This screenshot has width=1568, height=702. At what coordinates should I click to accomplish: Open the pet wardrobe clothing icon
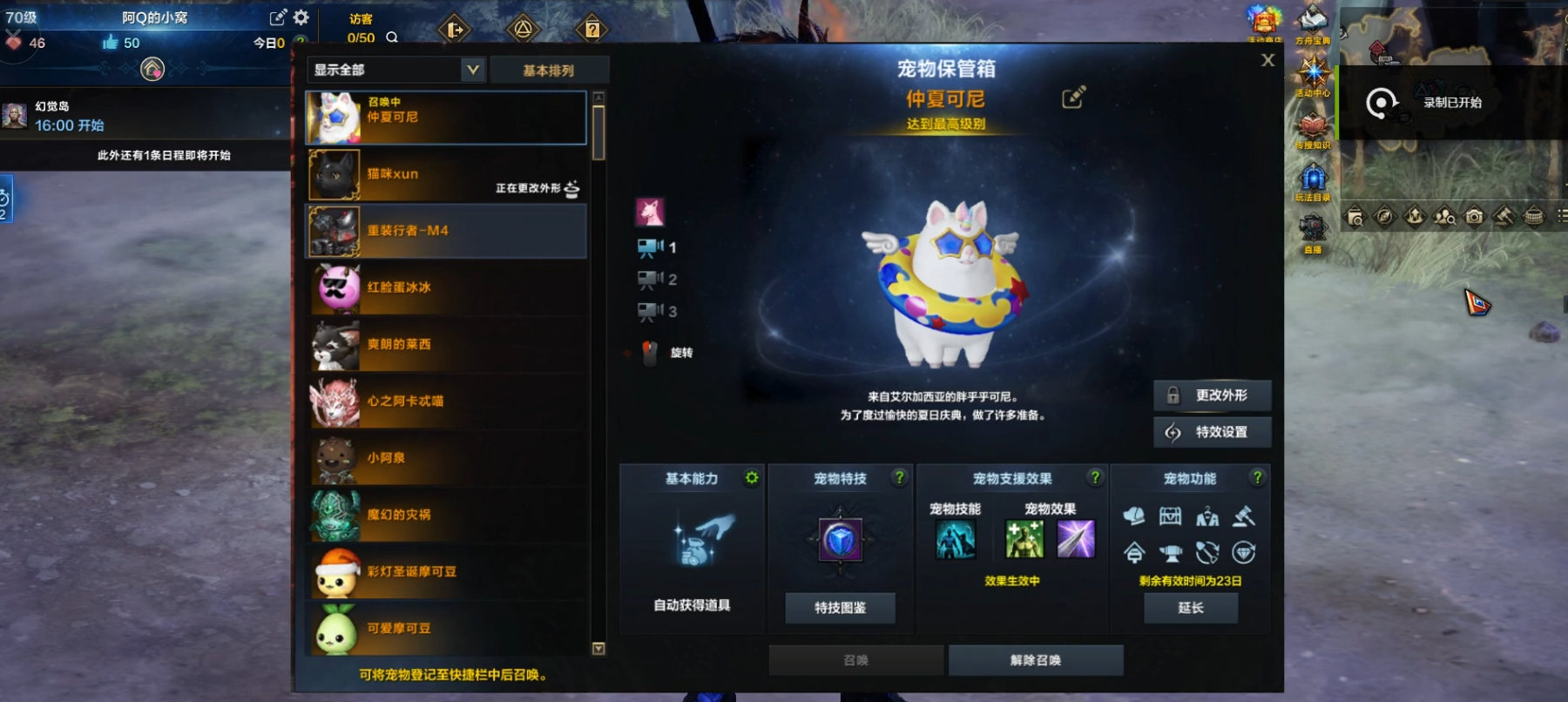pos(1207,516)
